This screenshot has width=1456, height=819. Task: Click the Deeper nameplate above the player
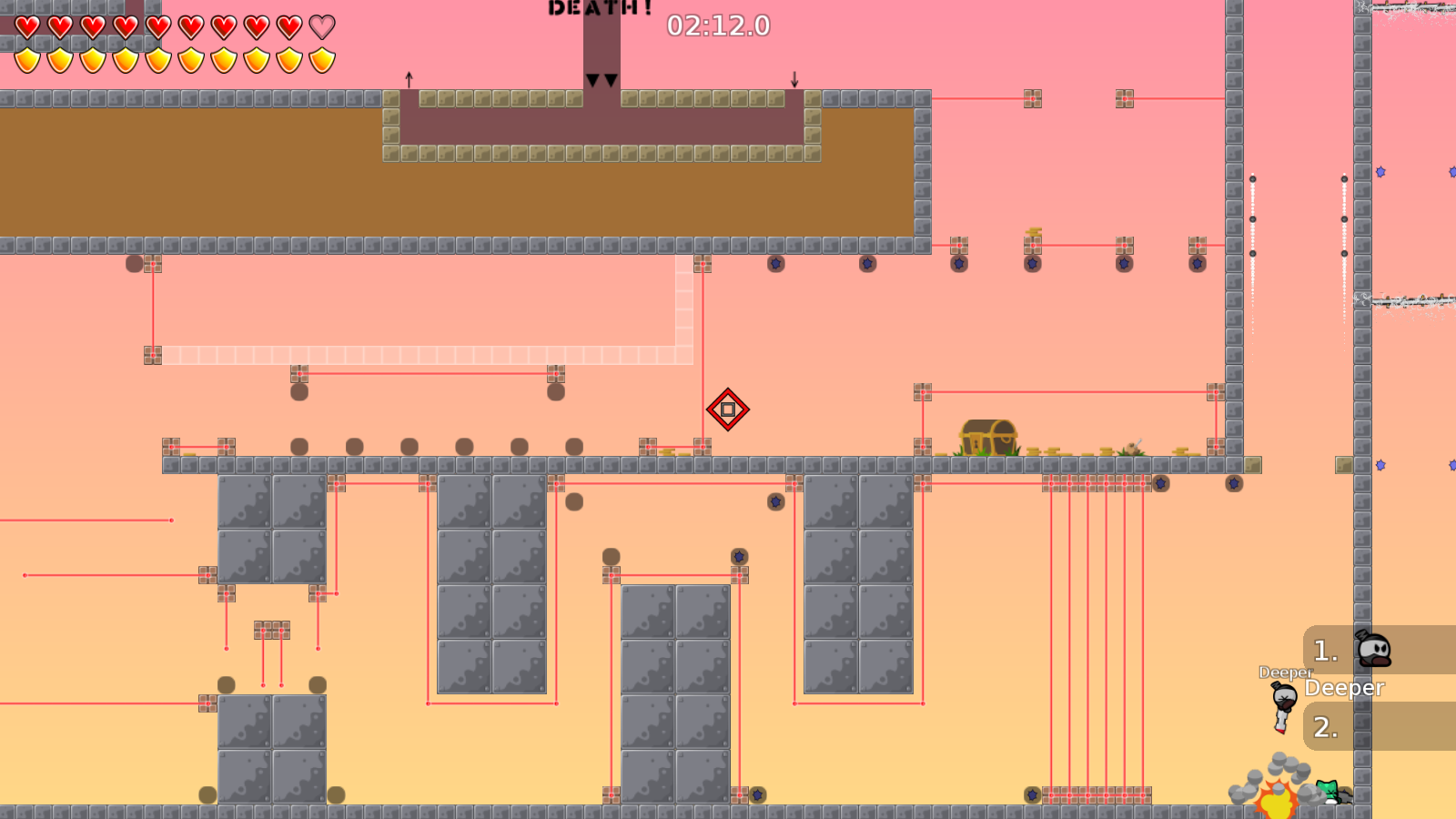[x=1283, y=673]
